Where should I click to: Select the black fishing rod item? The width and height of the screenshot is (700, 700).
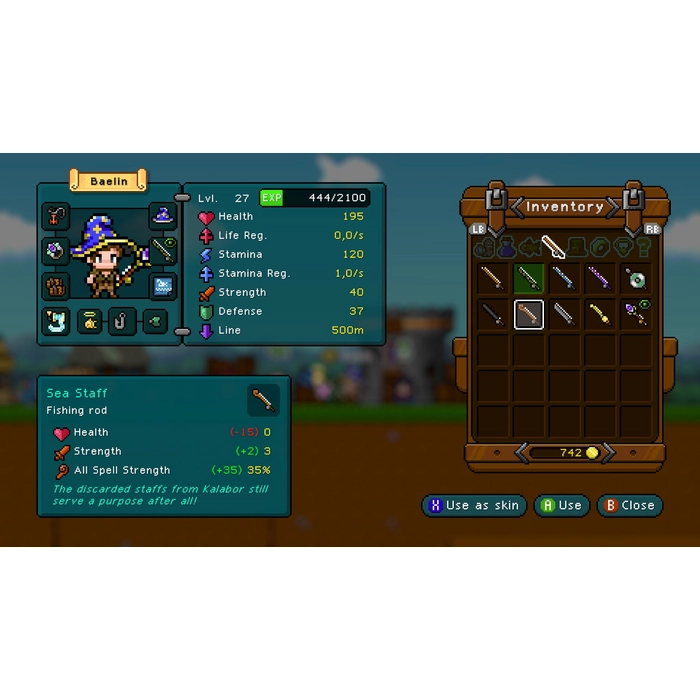[493, 314]
